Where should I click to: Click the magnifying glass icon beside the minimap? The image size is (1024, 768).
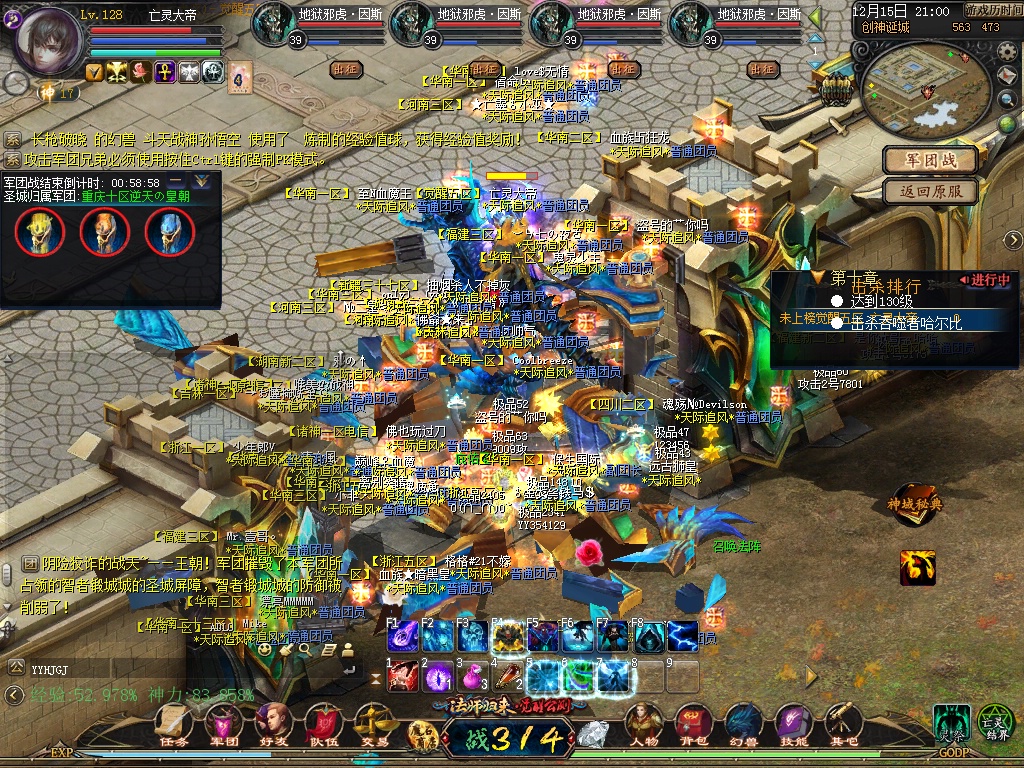point(1007,99)
